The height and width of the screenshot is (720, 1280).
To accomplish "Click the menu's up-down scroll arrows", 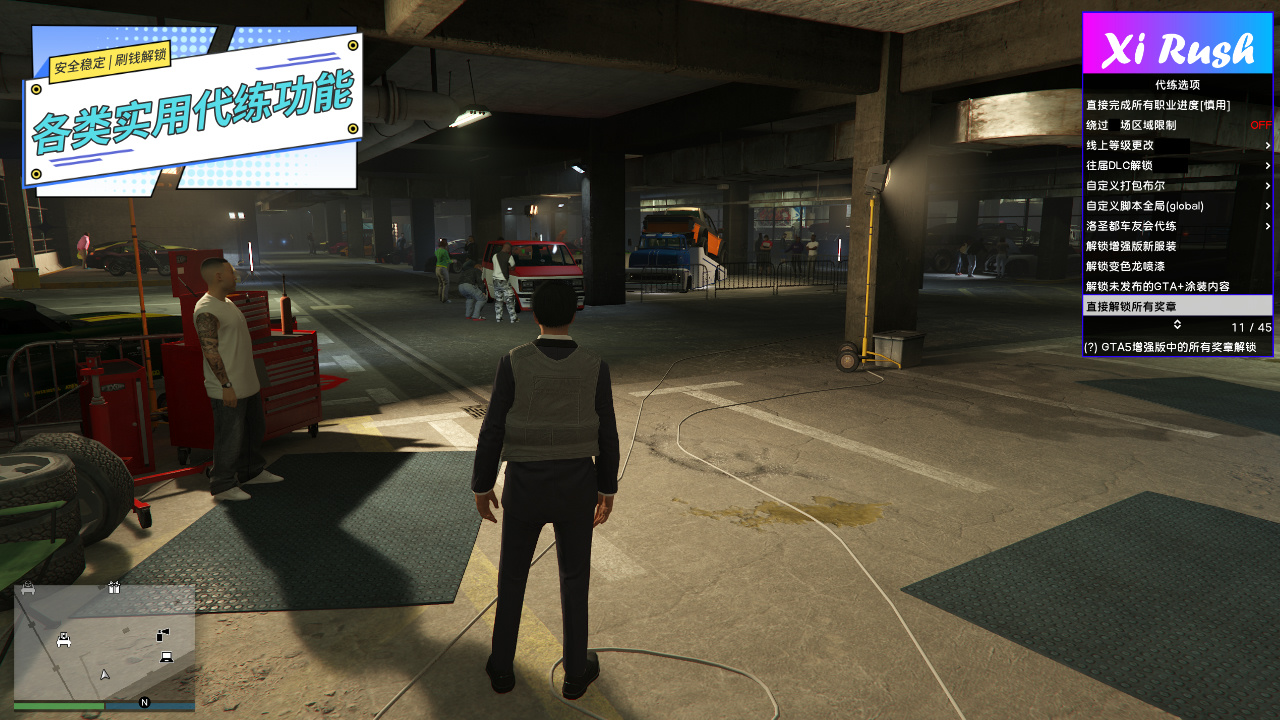I will point(1177,325).
